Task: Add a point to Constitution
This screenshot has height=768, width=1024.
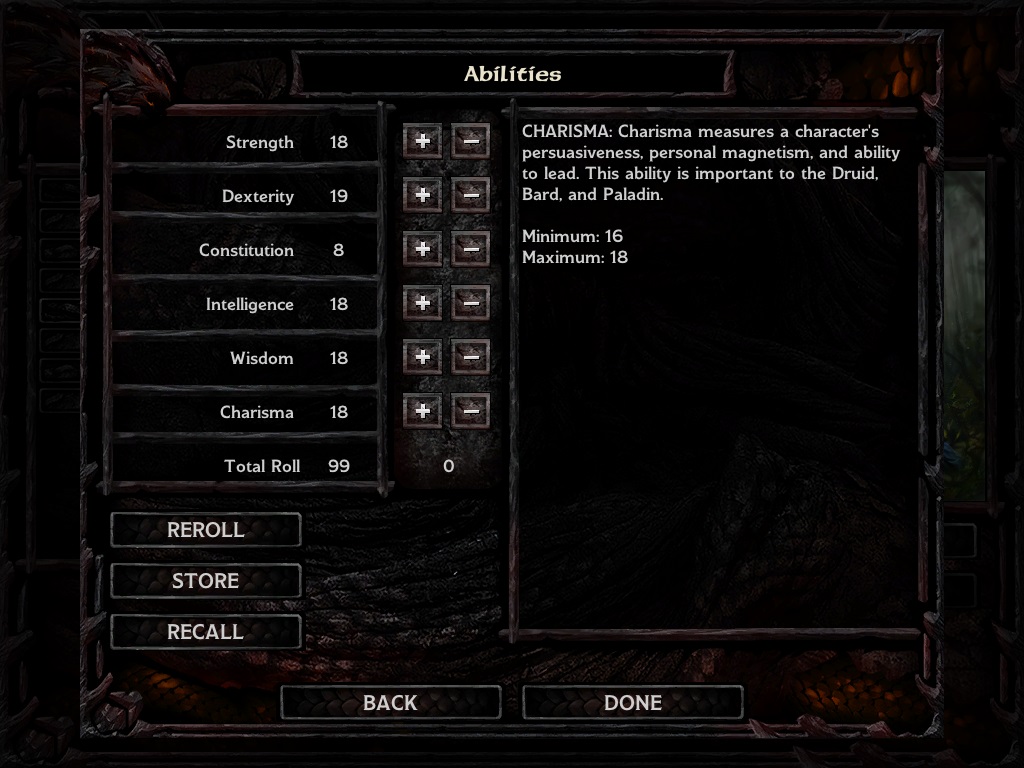Action: pos(422,250)
